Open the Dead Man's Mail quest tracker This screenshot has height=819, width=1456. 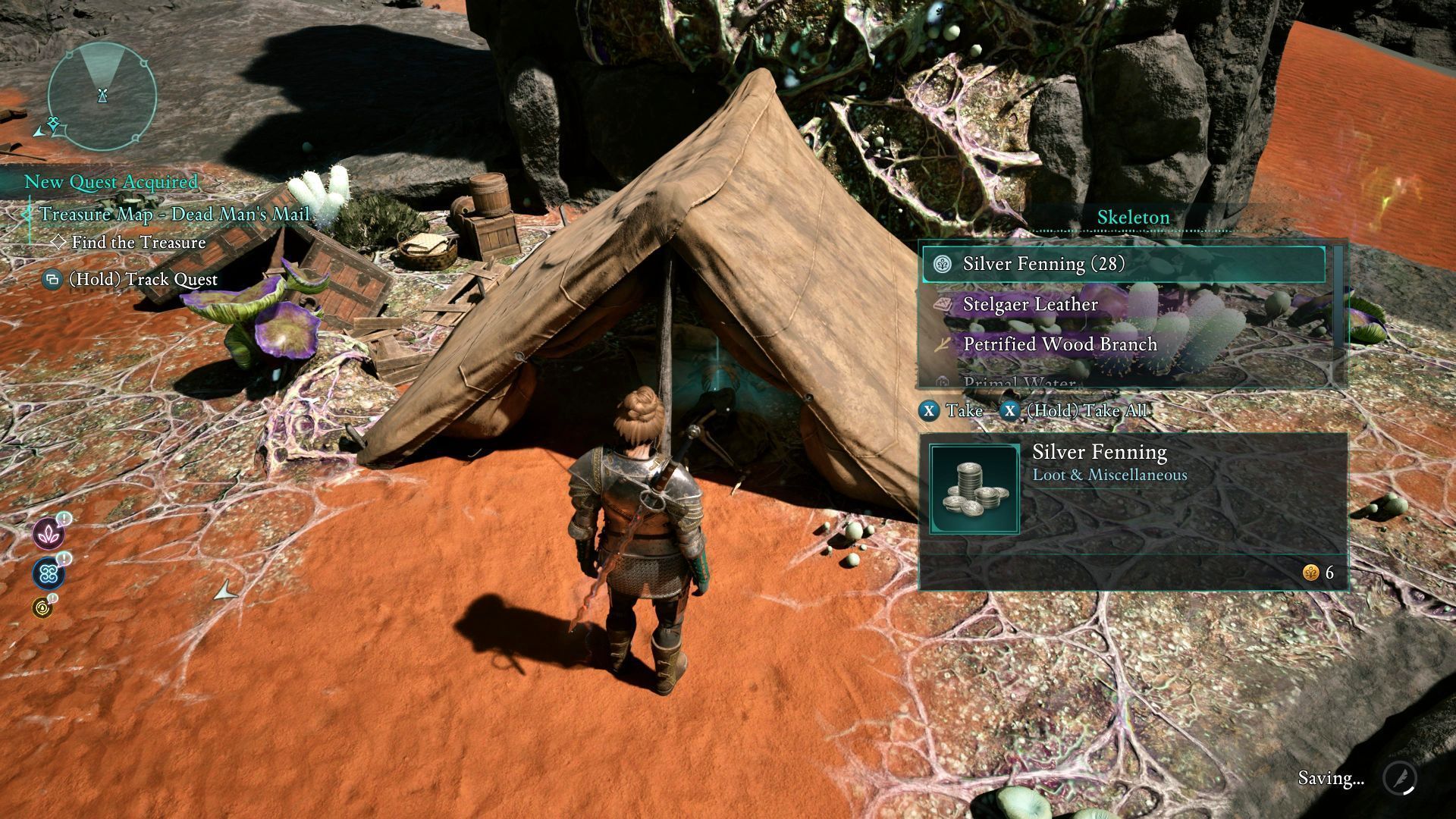[174, 215]
